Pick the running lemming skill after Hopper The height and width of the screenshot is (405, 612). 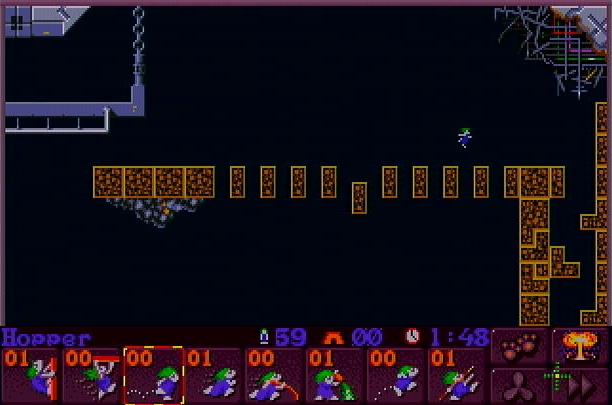214,376
